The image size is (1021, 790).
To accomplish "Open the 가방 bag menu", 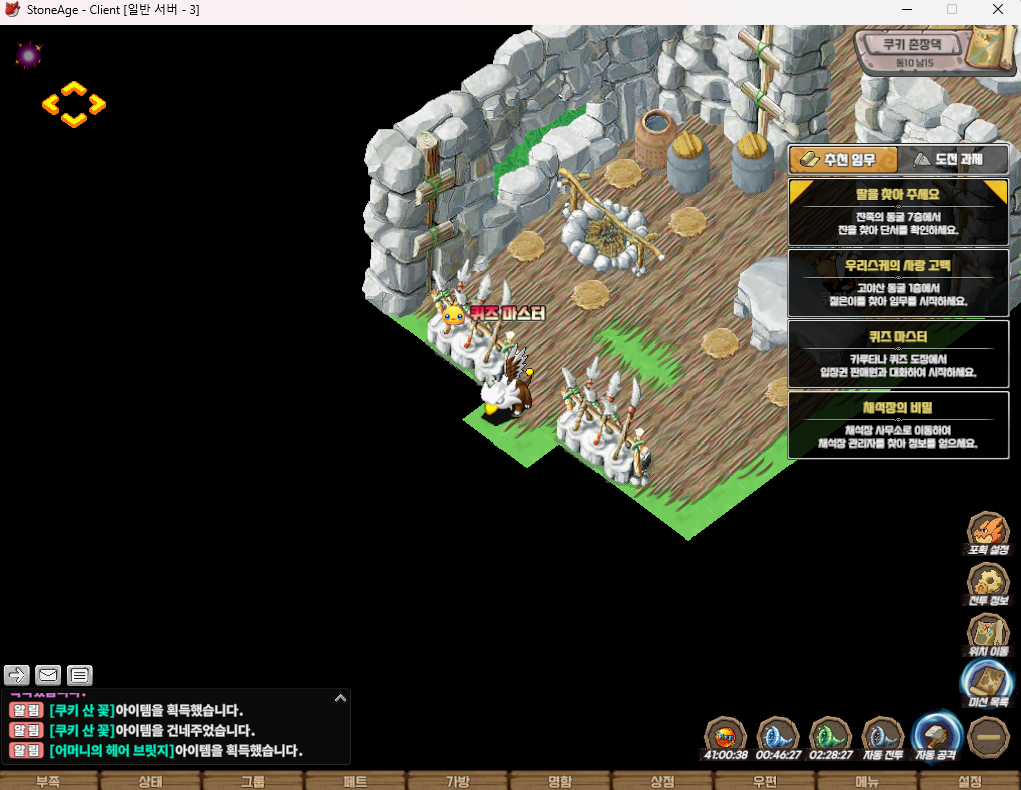I will (x=457, y=781).
